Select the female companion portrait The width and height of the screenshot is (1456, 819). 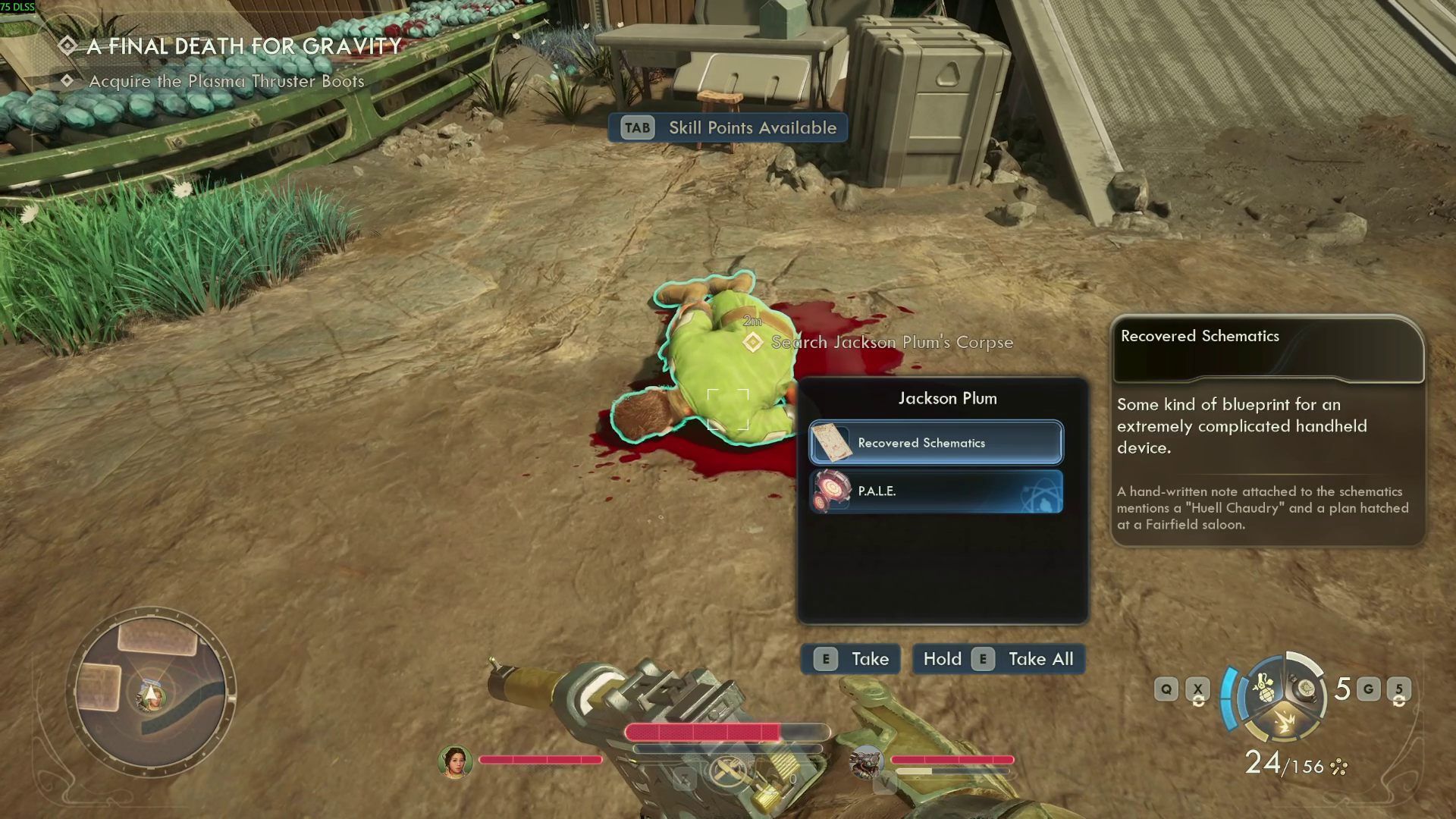(x=455, y=761)
